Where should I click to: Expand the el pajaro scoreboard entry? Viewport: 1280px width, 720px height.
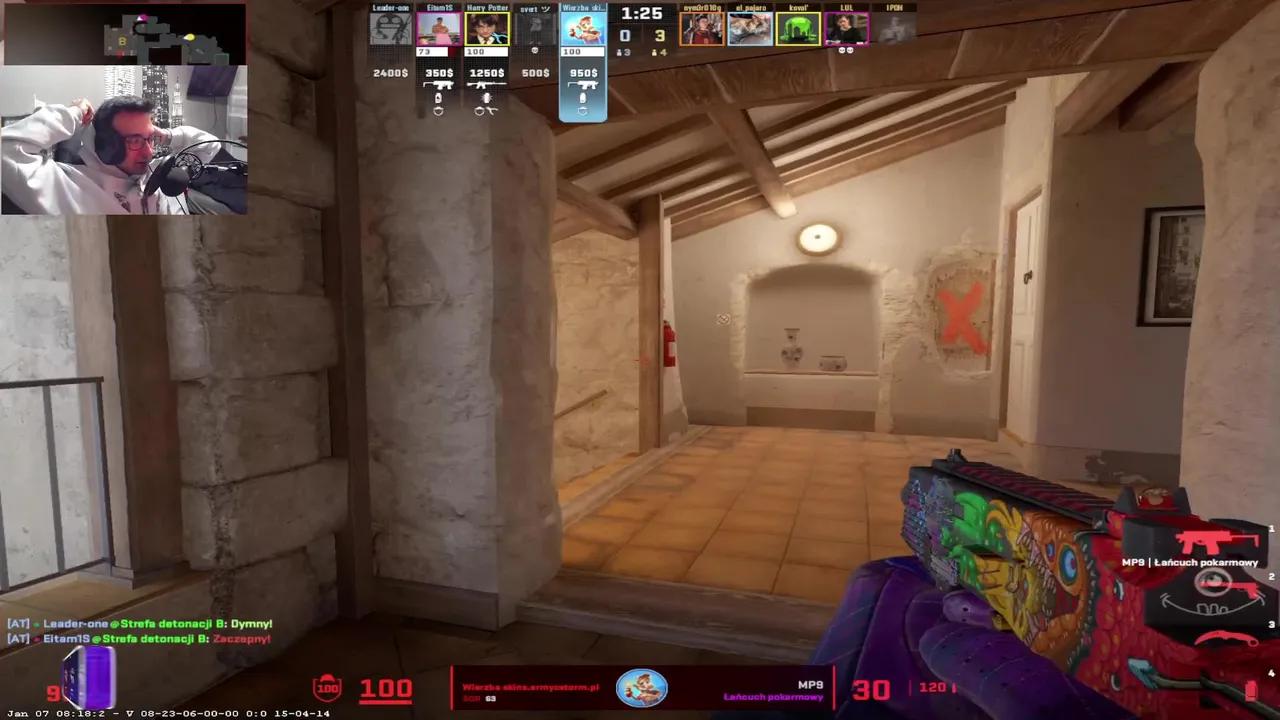coord(750,27)
